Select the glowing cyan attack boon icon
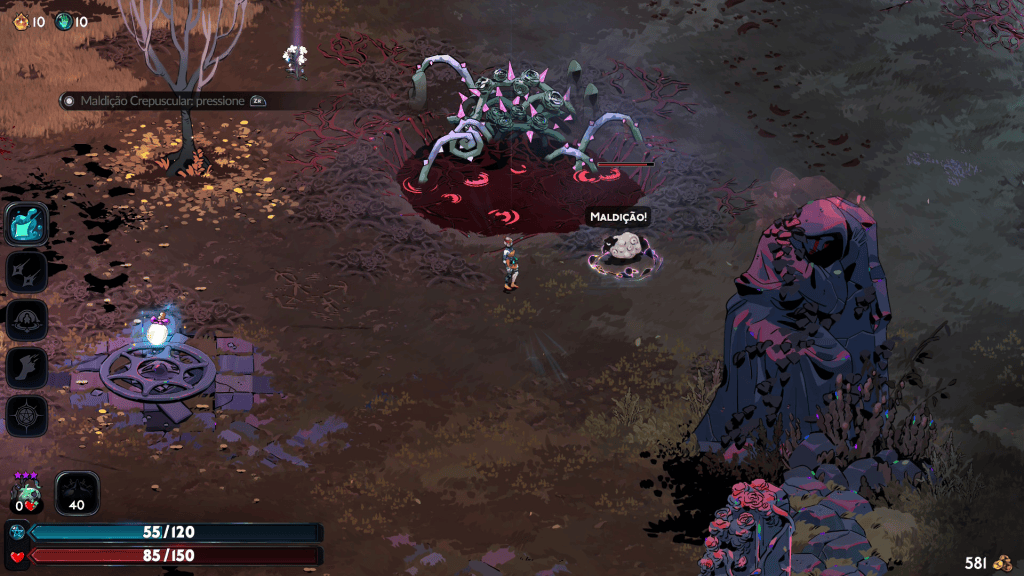The height and width of the screenshot is (576, 1024). (x=27, y=224)
